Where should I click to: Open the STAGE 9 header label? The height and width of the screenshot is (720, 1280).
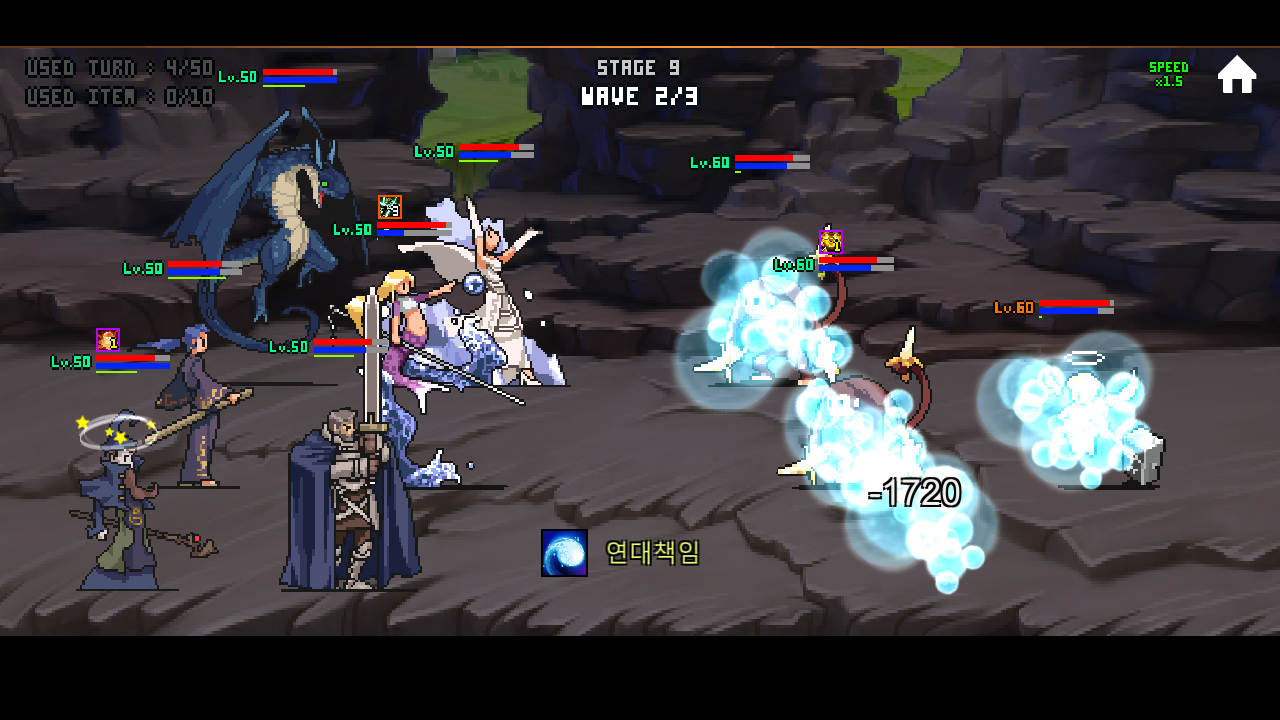[x=637, y=66]
